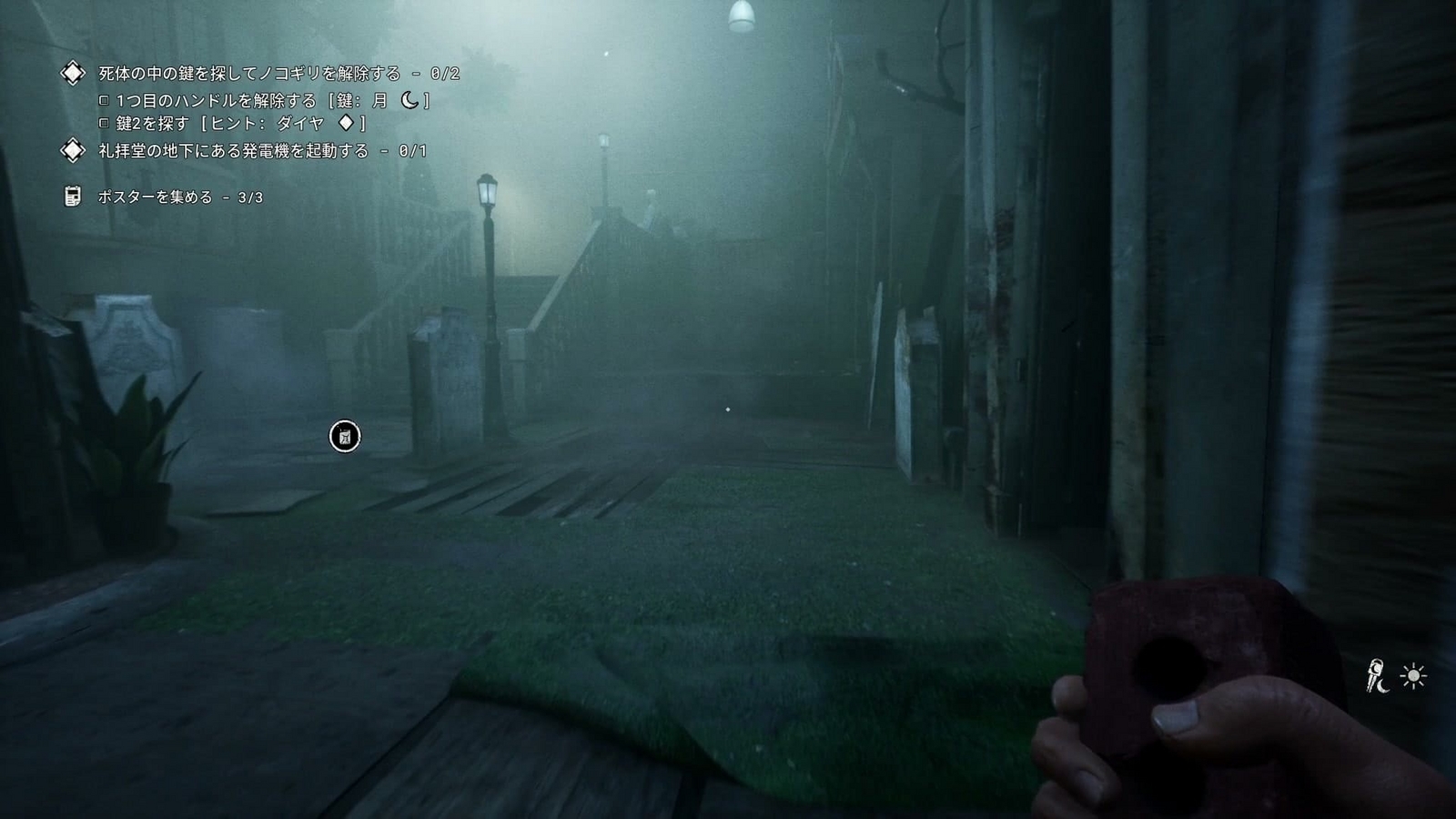
Task: Click the 3/3 counter on the poster objective
Action: click(250, 197)
